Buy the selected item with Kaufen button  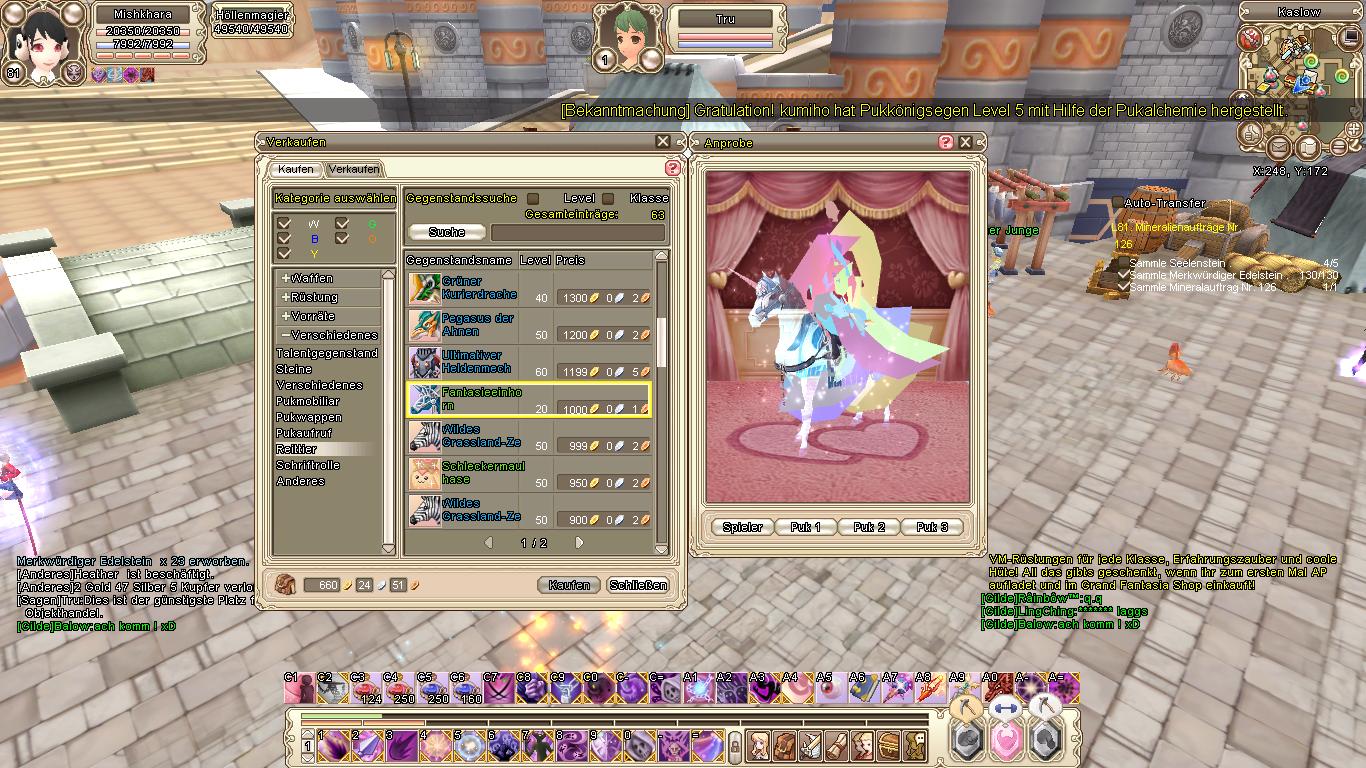[x=569, y=585]
